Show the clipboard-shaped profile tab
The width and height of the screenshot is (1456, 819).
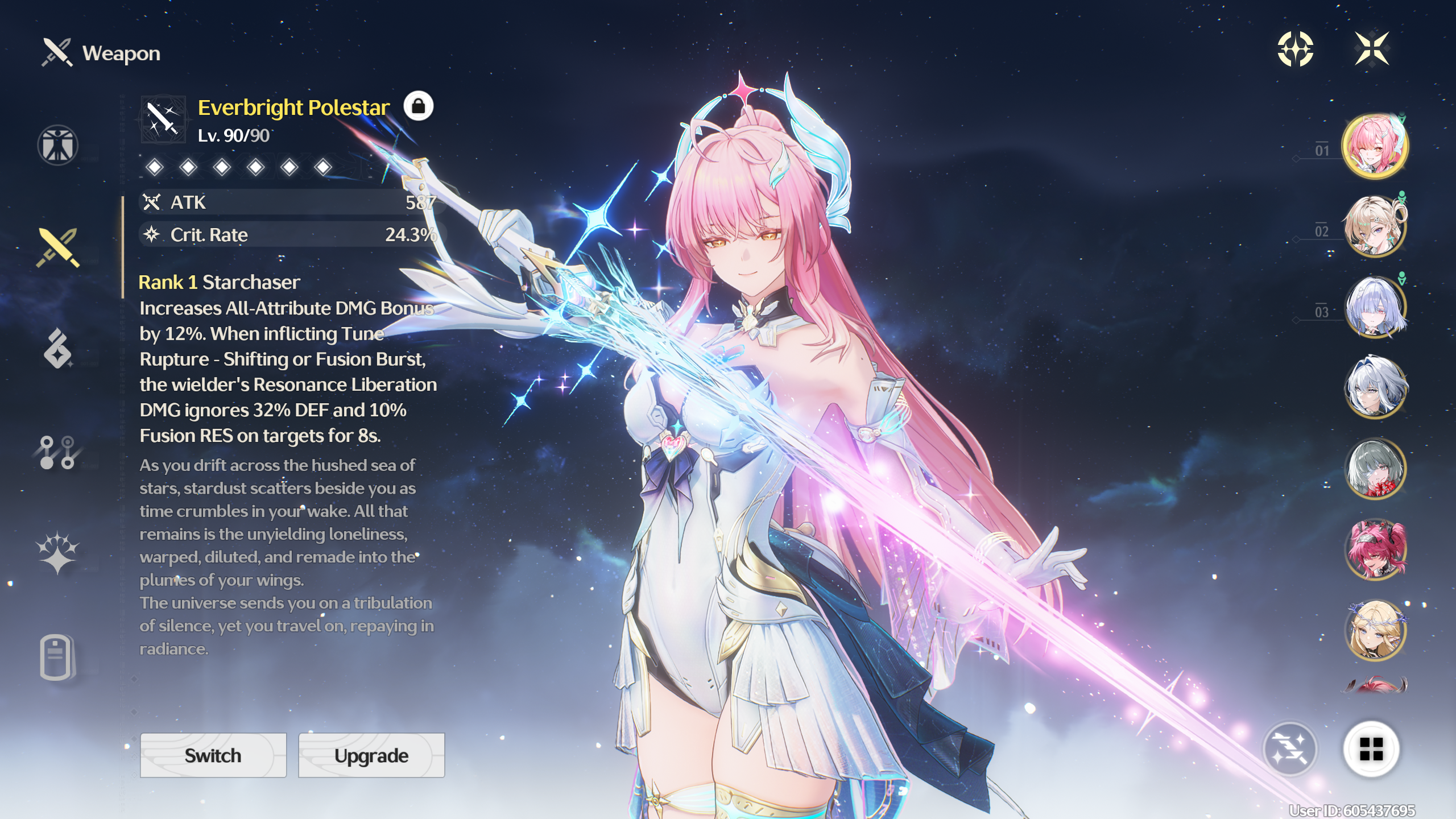[x=57, y=657]
